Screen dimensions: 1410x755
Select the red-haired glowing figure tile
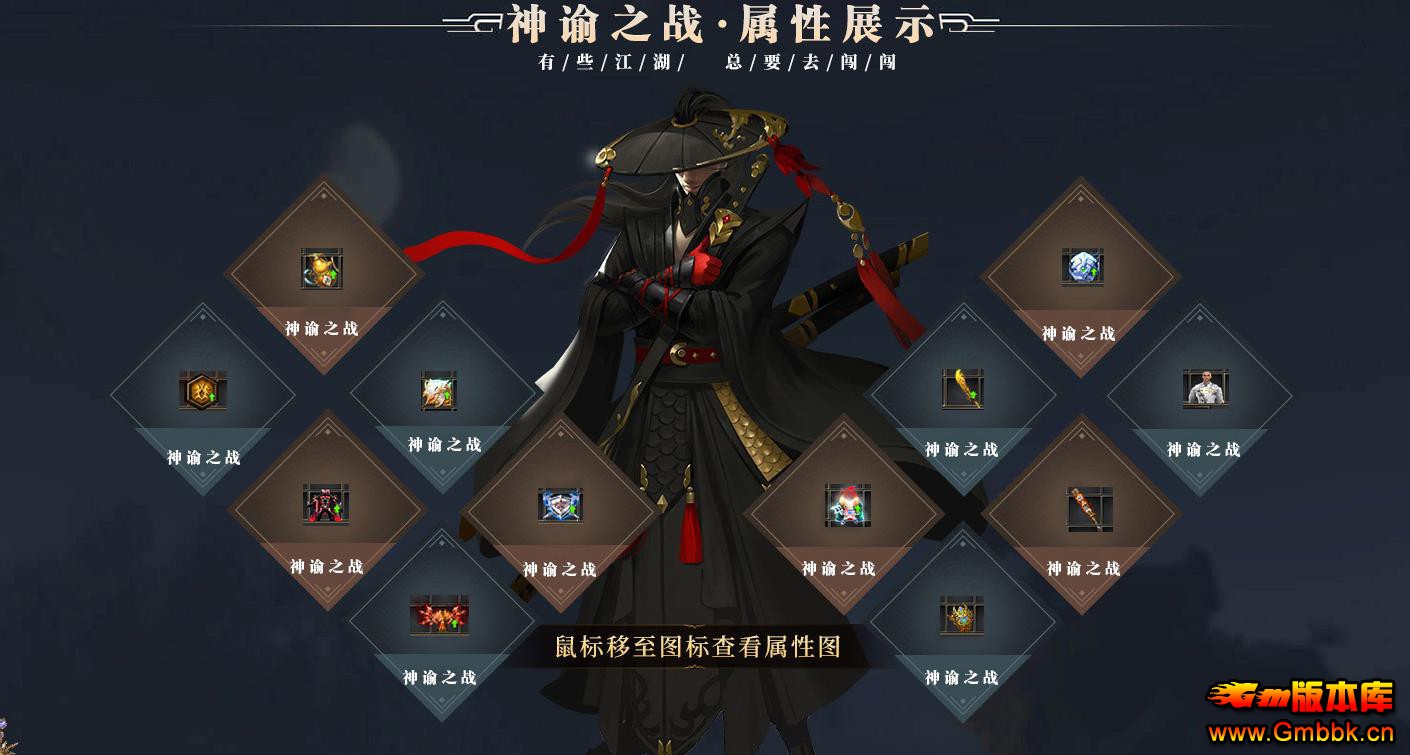847,505
